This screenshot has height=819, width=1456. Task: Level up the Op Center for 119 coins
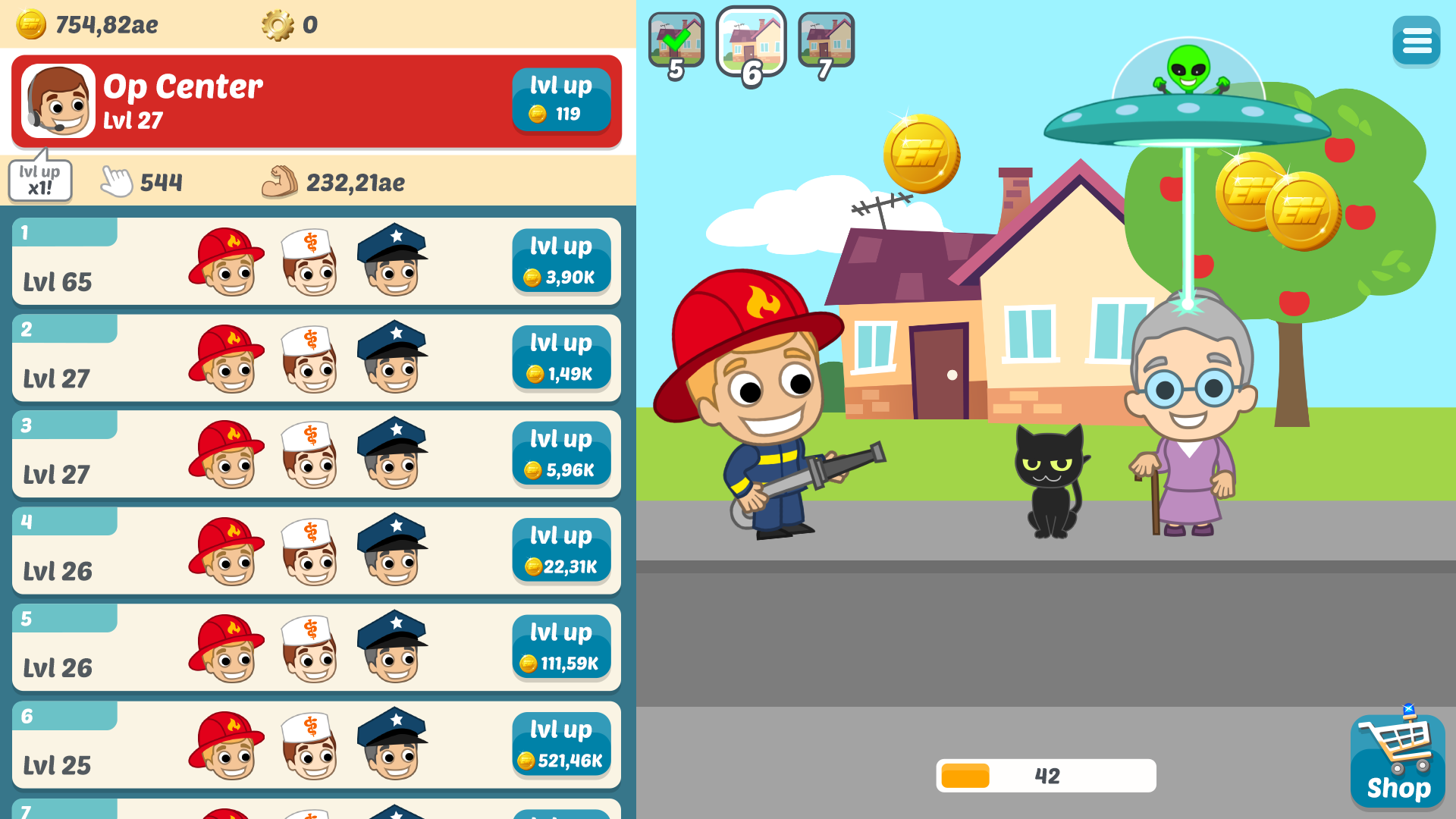(561, 99)
